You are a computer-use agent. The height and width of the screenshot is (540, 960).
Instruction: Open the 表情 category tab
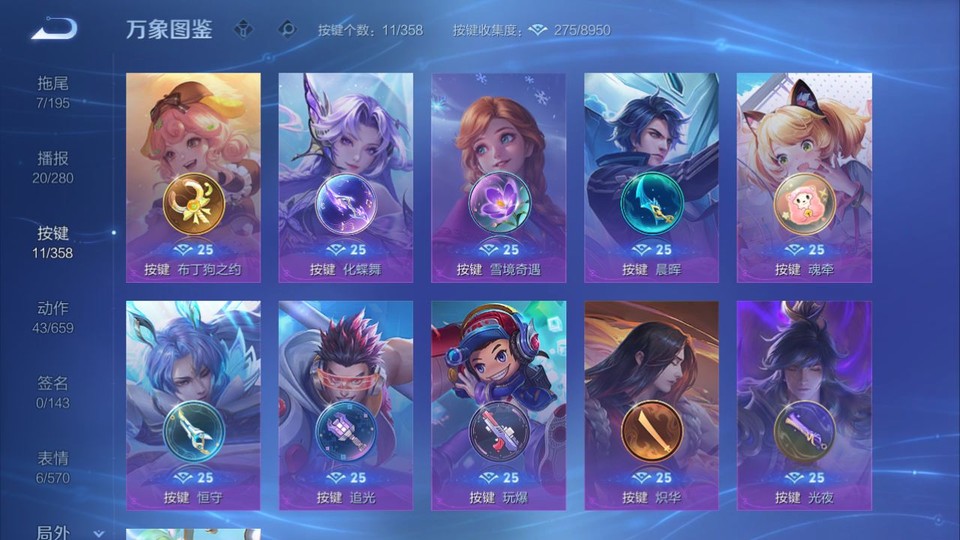click(x=53, y=466)
